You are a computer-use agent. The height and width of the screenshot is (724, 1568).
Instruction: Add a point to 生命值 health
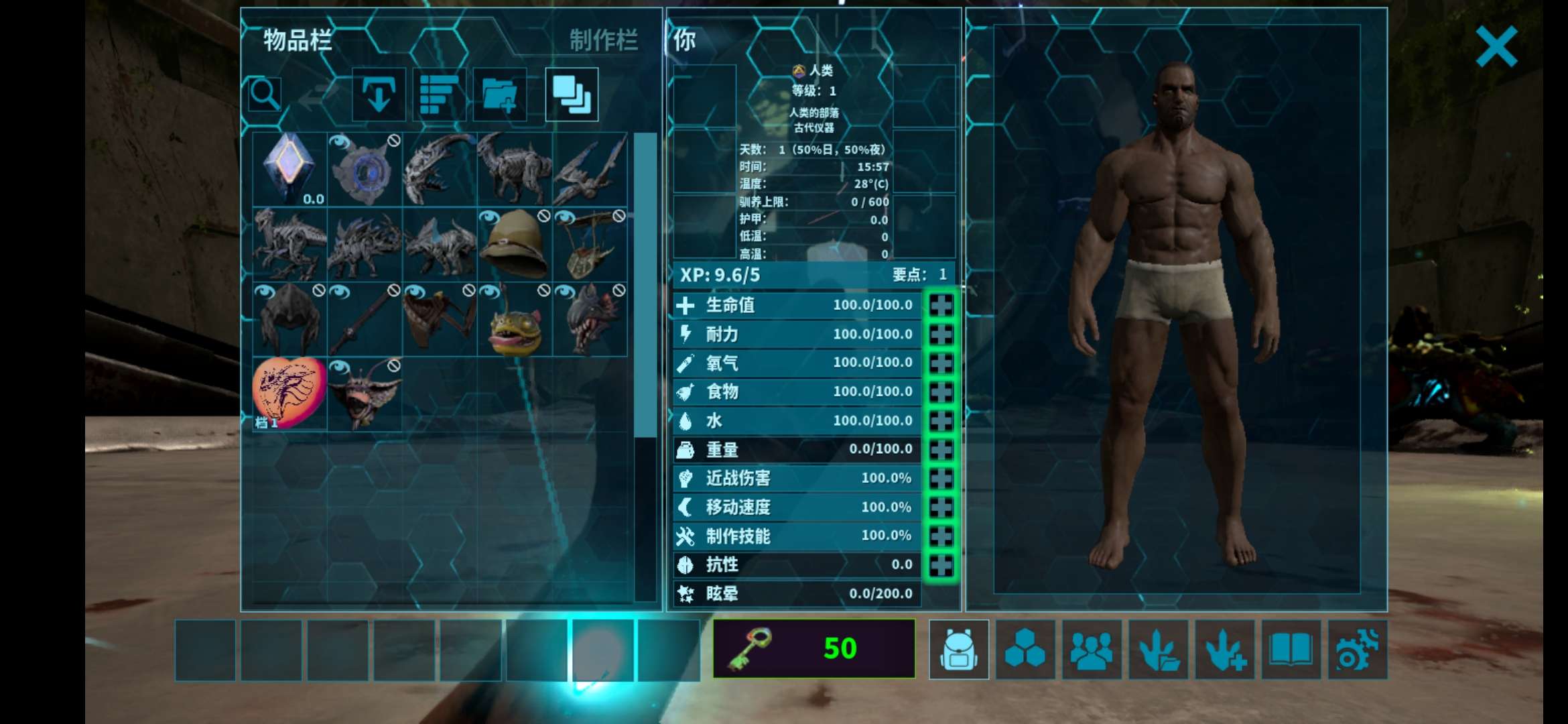coord(941,306)
